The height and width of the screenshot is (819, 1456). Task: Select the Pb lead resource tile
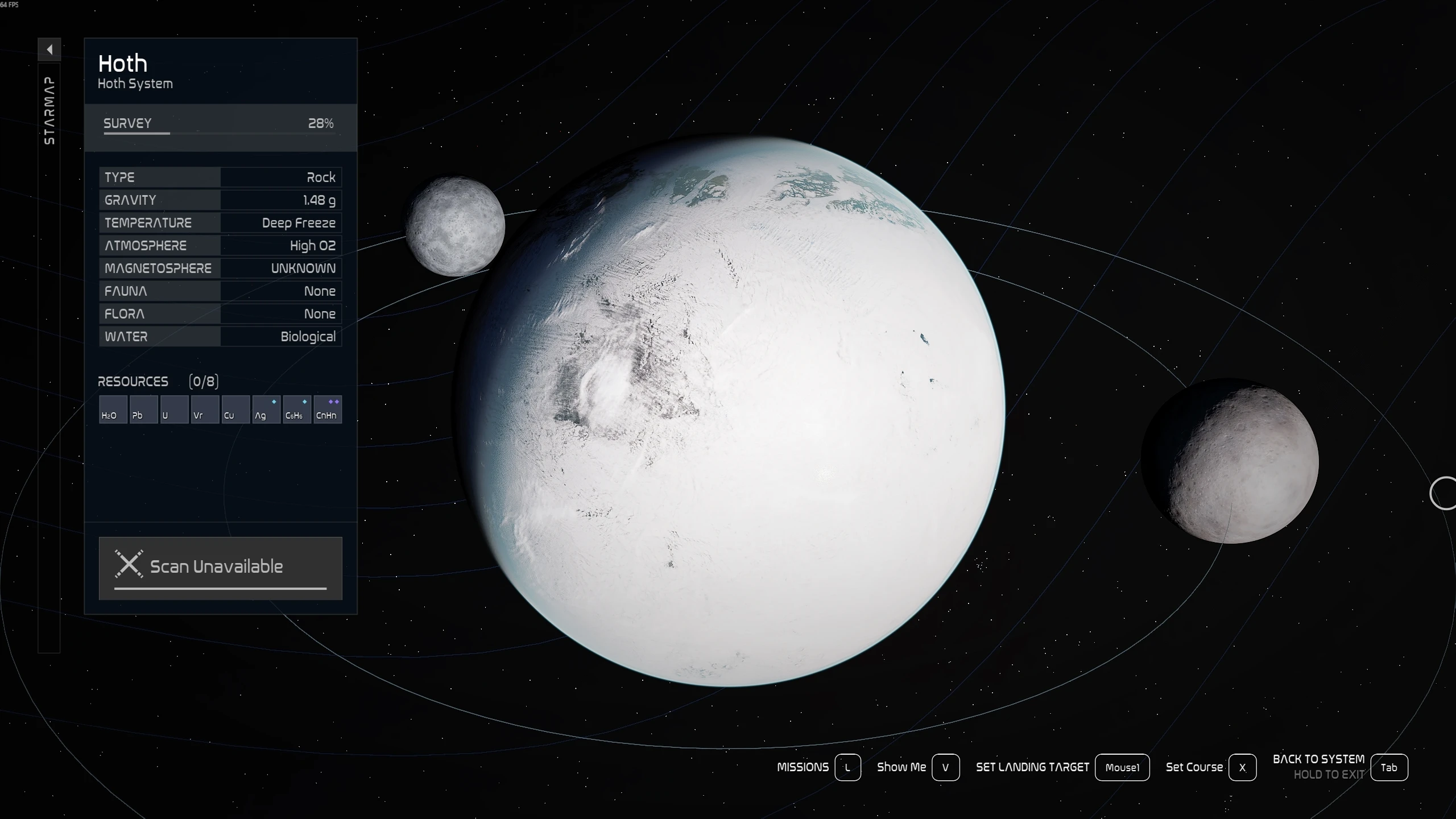(x=143, y=409)
